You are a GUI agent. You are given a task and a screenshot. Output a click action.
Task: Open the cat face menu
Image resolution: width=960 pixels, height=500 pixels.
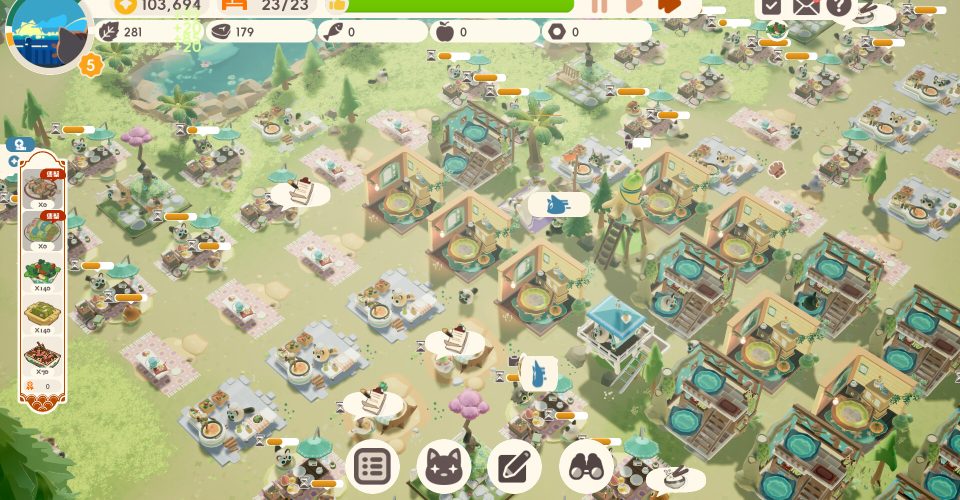(x=443, y=466)
